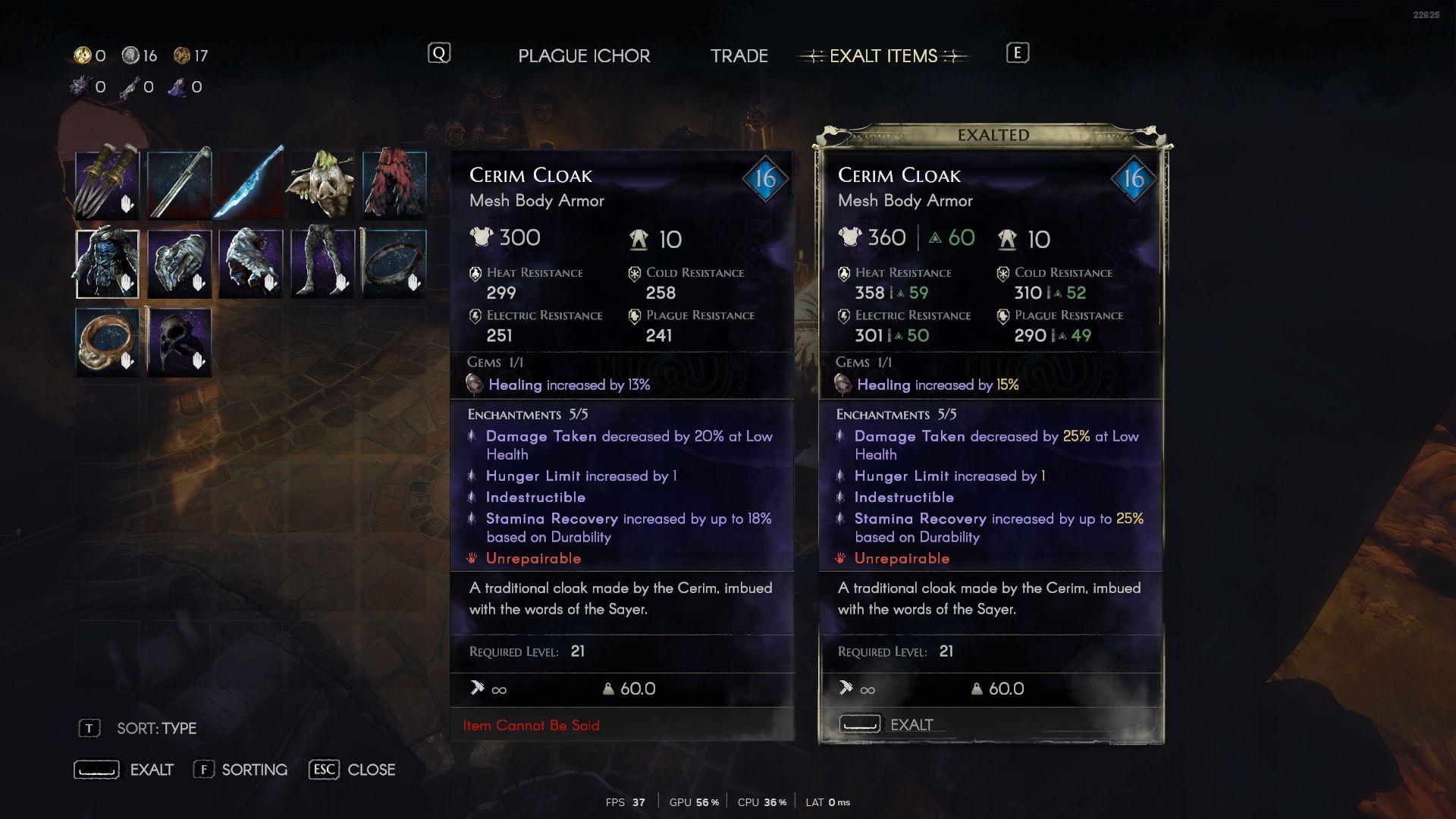Switch to the Plague Ichor tab
This screenshot has height=819, width=1456.
pyautogui.click(x=583, y=55)
